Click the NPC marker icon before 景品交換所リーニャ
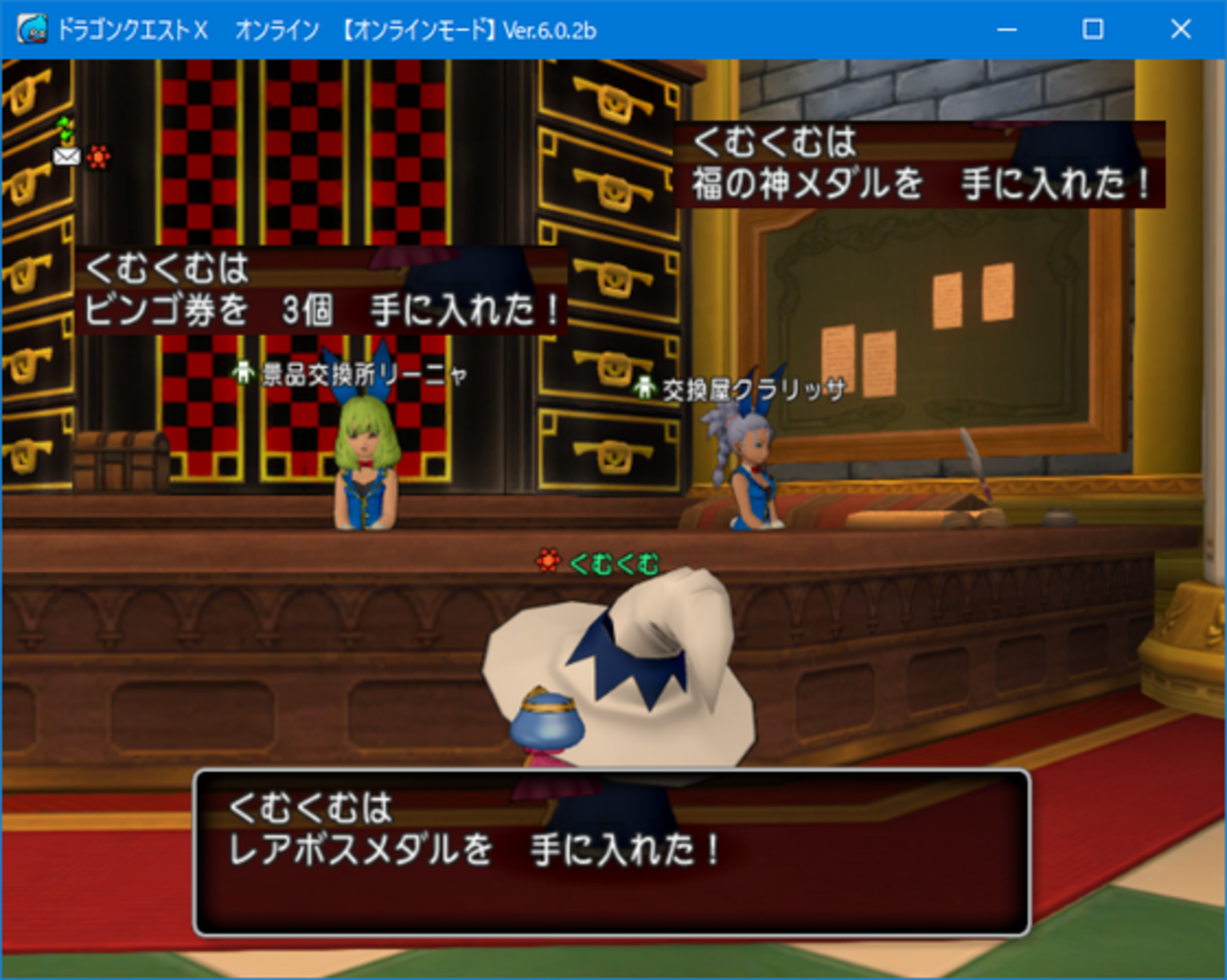 click(x=243, y=375)
